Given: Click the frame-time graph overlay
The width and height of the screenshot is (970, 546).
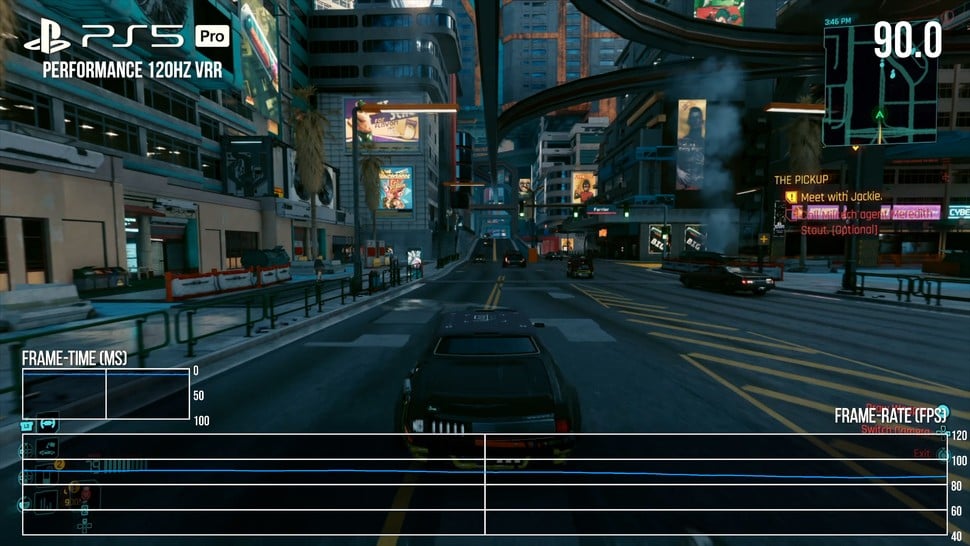Looking at the screenshot, I should (x=106, y=394).
